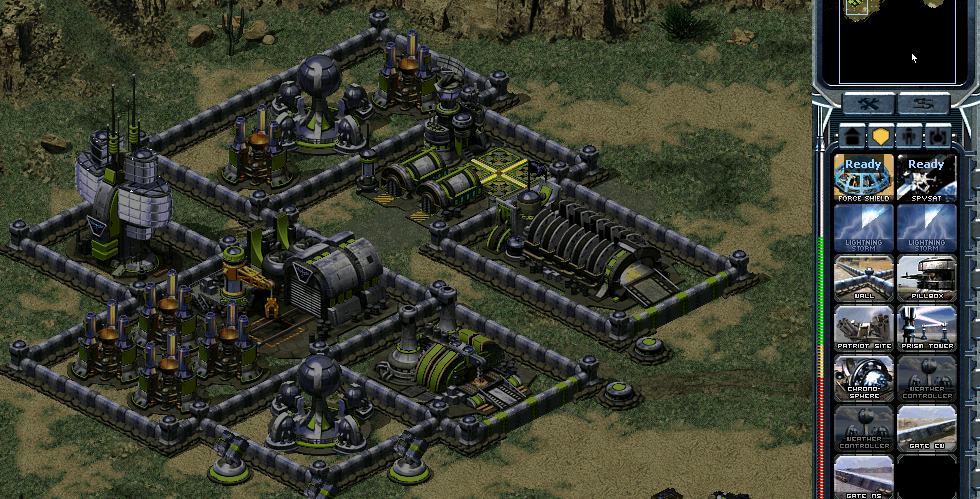
Task: Select the Patriot Site icon
Action: pos(863,327)
